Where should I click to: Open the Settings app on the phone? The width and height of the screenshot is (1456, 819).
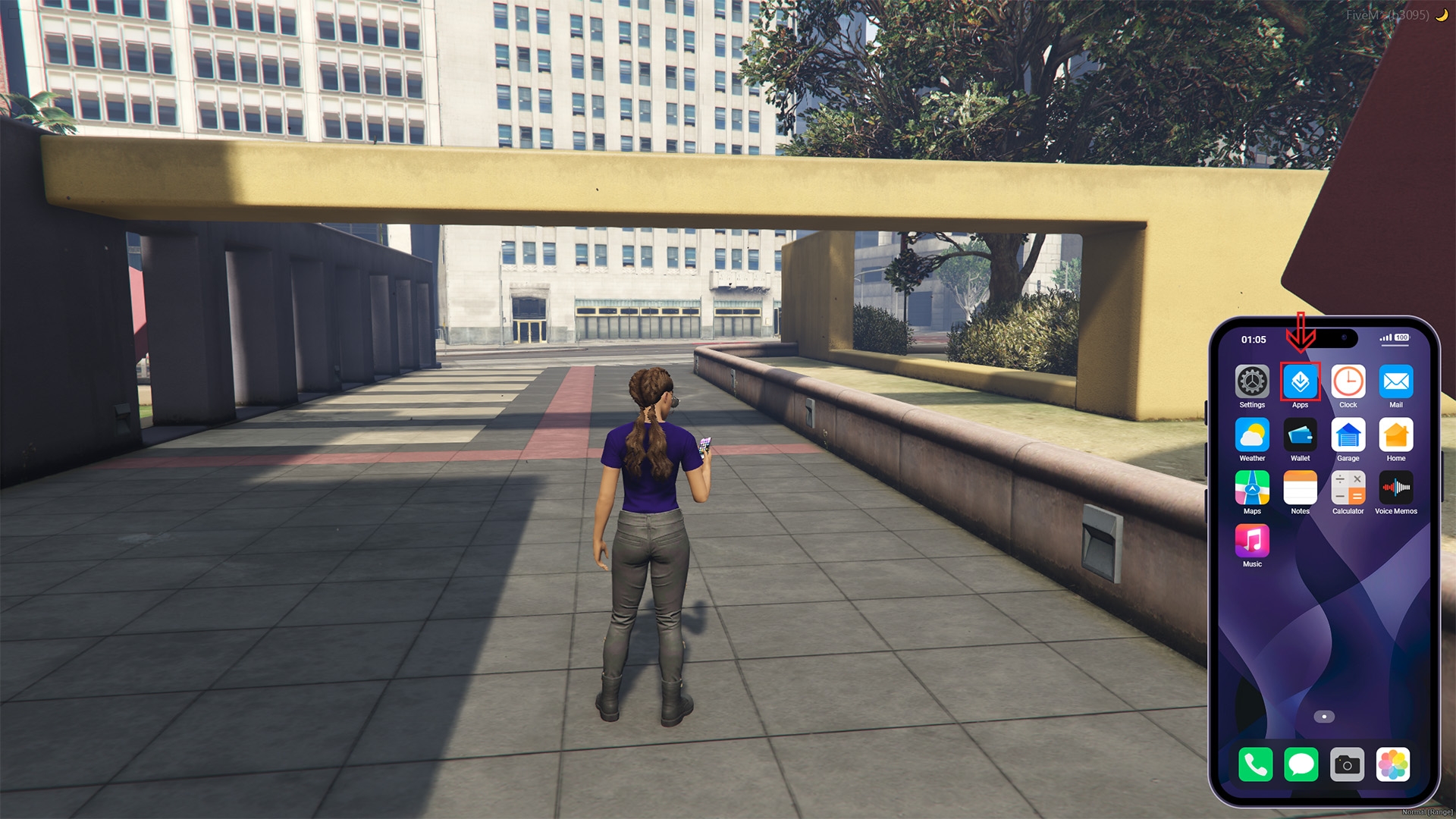(x=1252, y=381)
